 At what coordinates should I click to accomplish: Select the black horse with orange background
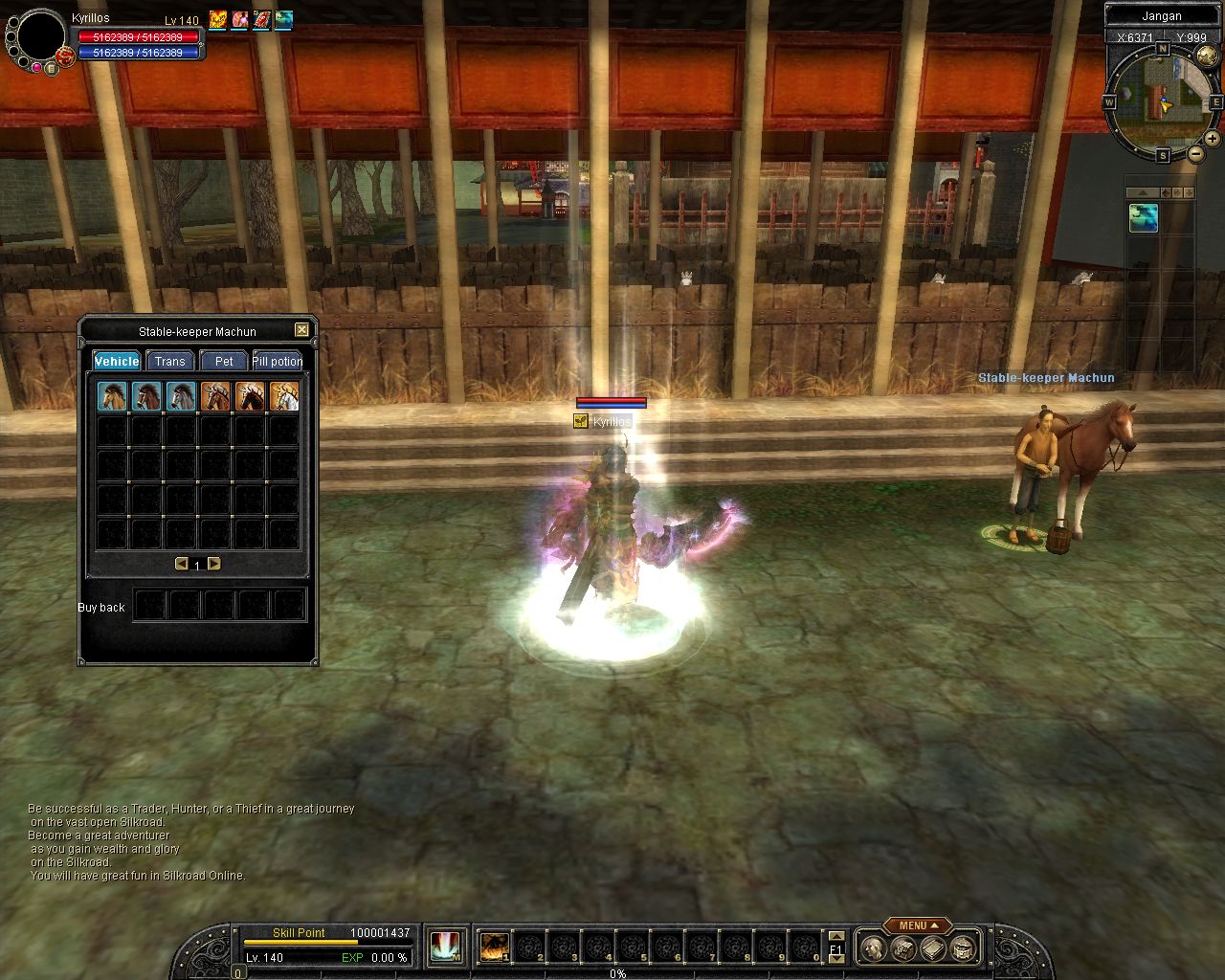point(250,395)
